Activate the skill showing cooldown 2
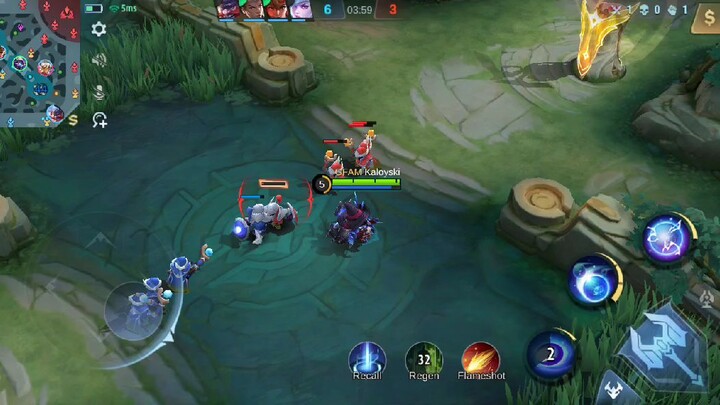Image resolution: width=720 pixels, height=405 pixels. [551, 354]
